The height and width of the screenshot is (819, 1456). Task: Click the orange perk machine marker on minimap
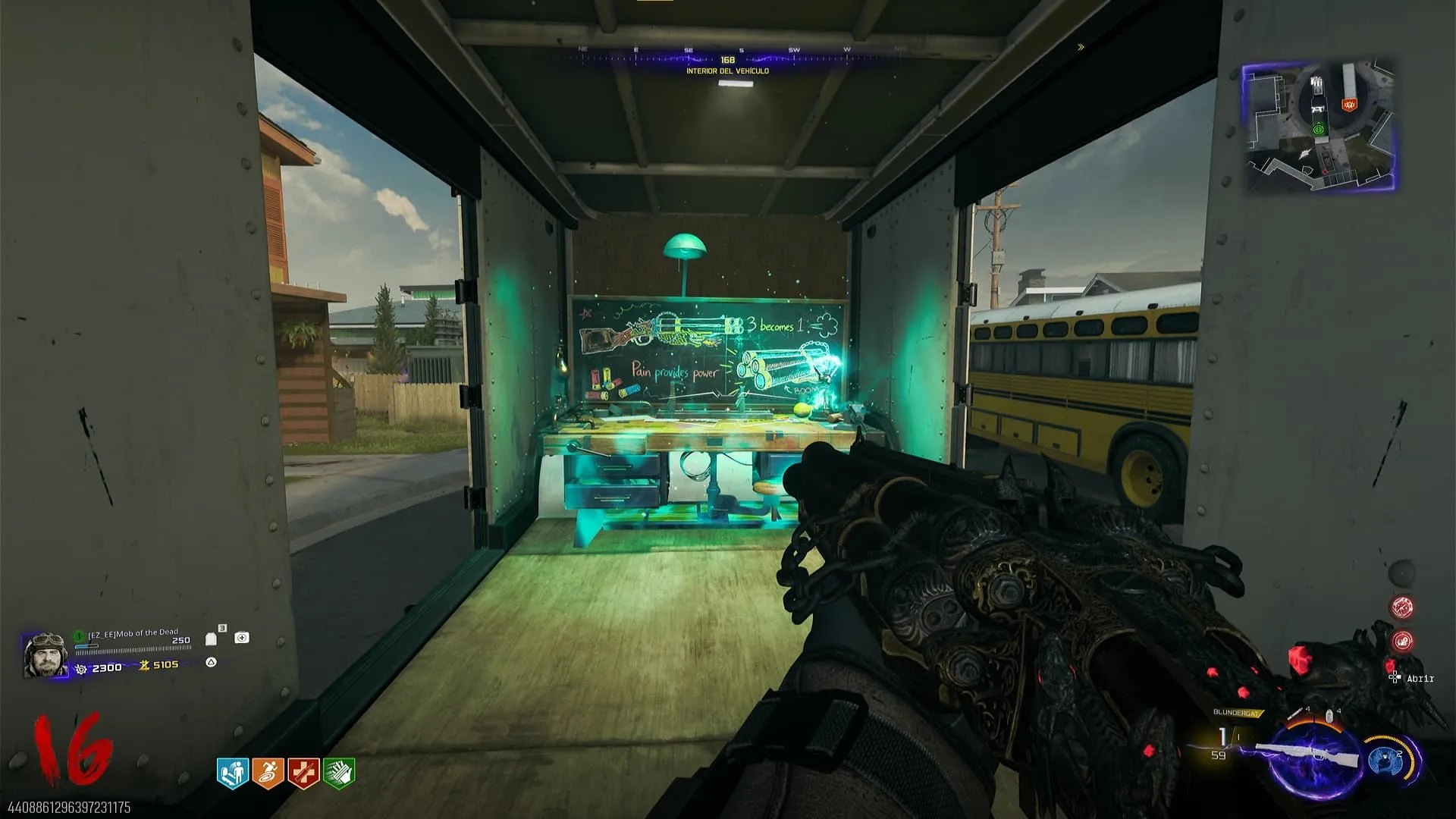point(1348,105)
